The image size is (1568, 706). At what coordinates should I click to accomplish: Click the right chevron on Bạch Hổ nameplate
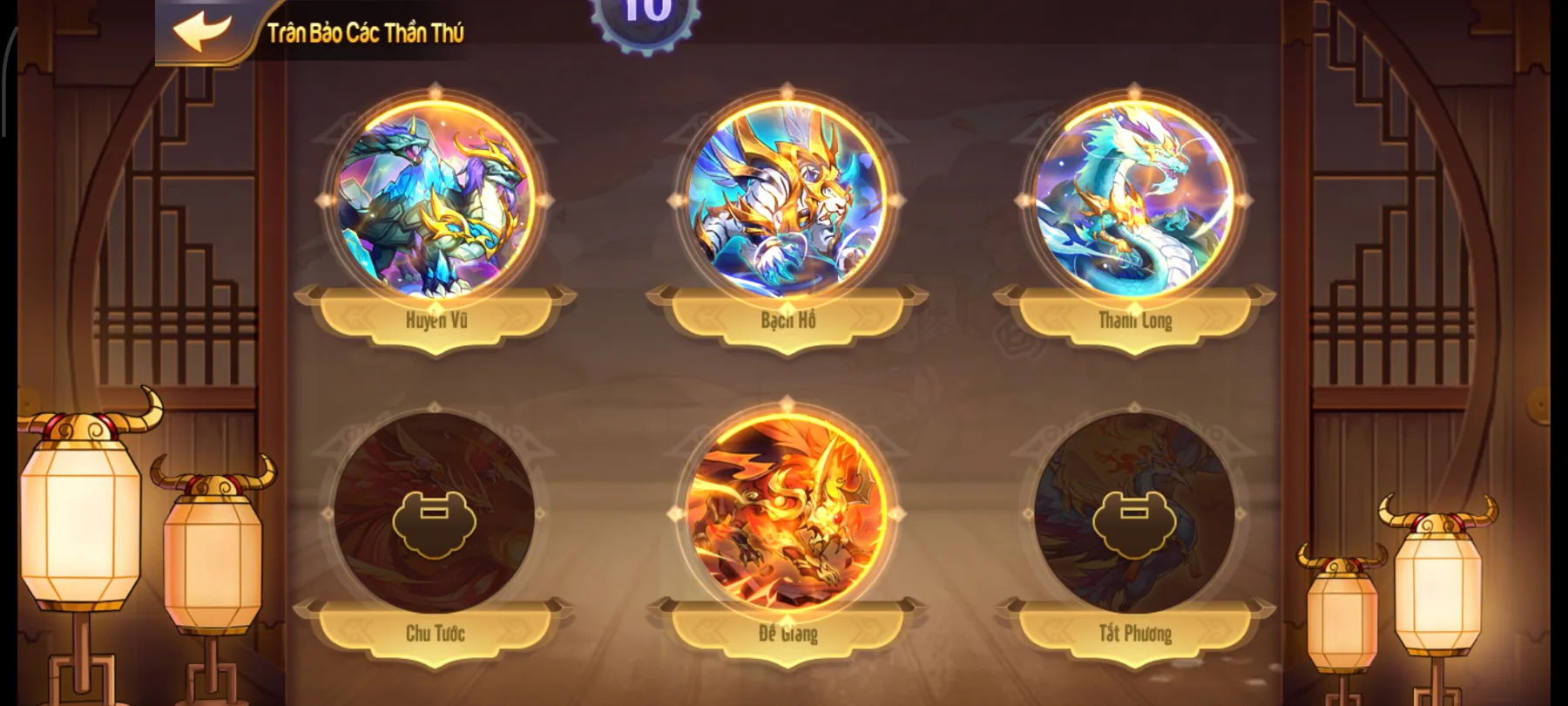click(867, 320)
